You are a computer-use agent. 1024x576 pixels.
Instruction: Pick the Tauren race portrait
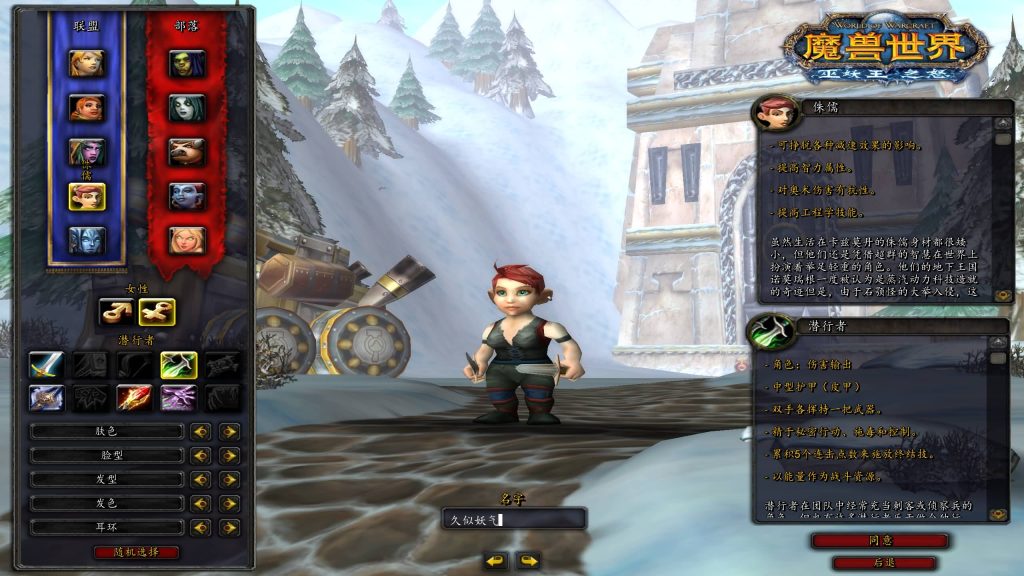click(187, 151)
